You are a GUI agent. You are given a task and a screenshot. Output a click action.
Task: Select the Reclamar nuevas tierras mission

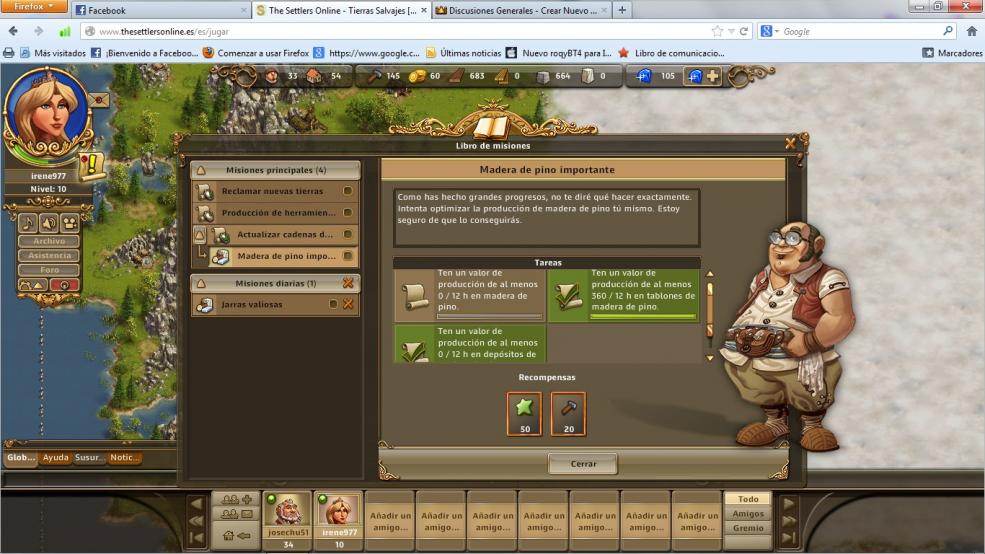pos(275,191)
